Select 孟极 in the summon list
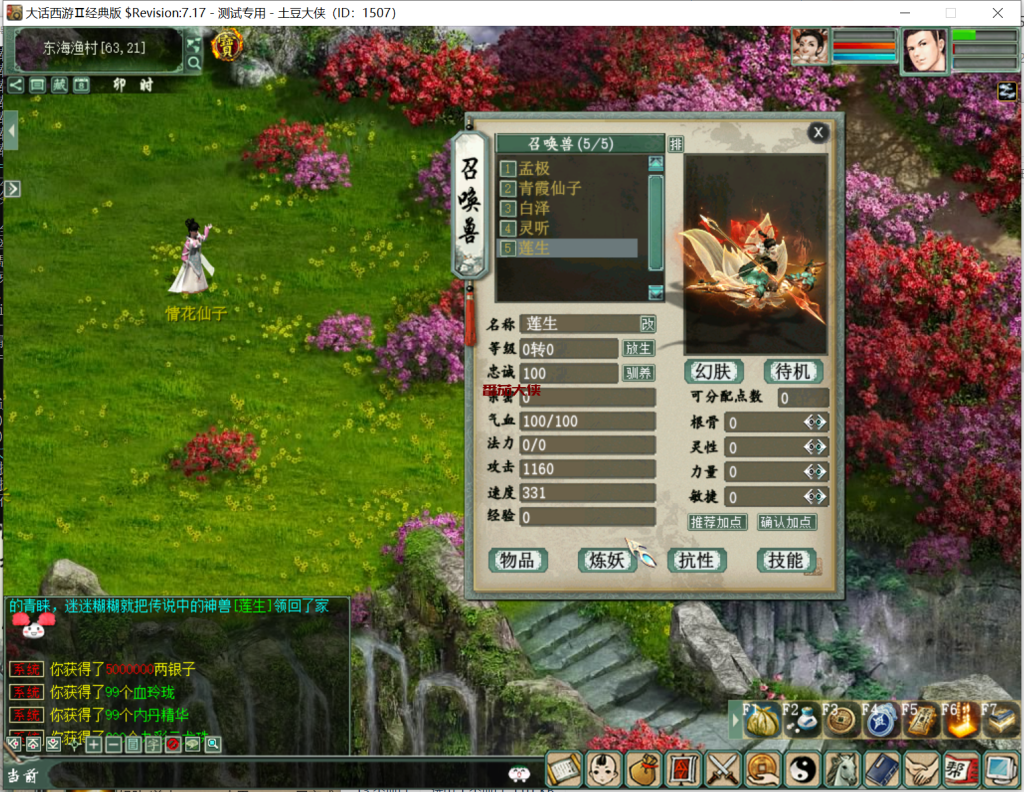 [534, 169]
